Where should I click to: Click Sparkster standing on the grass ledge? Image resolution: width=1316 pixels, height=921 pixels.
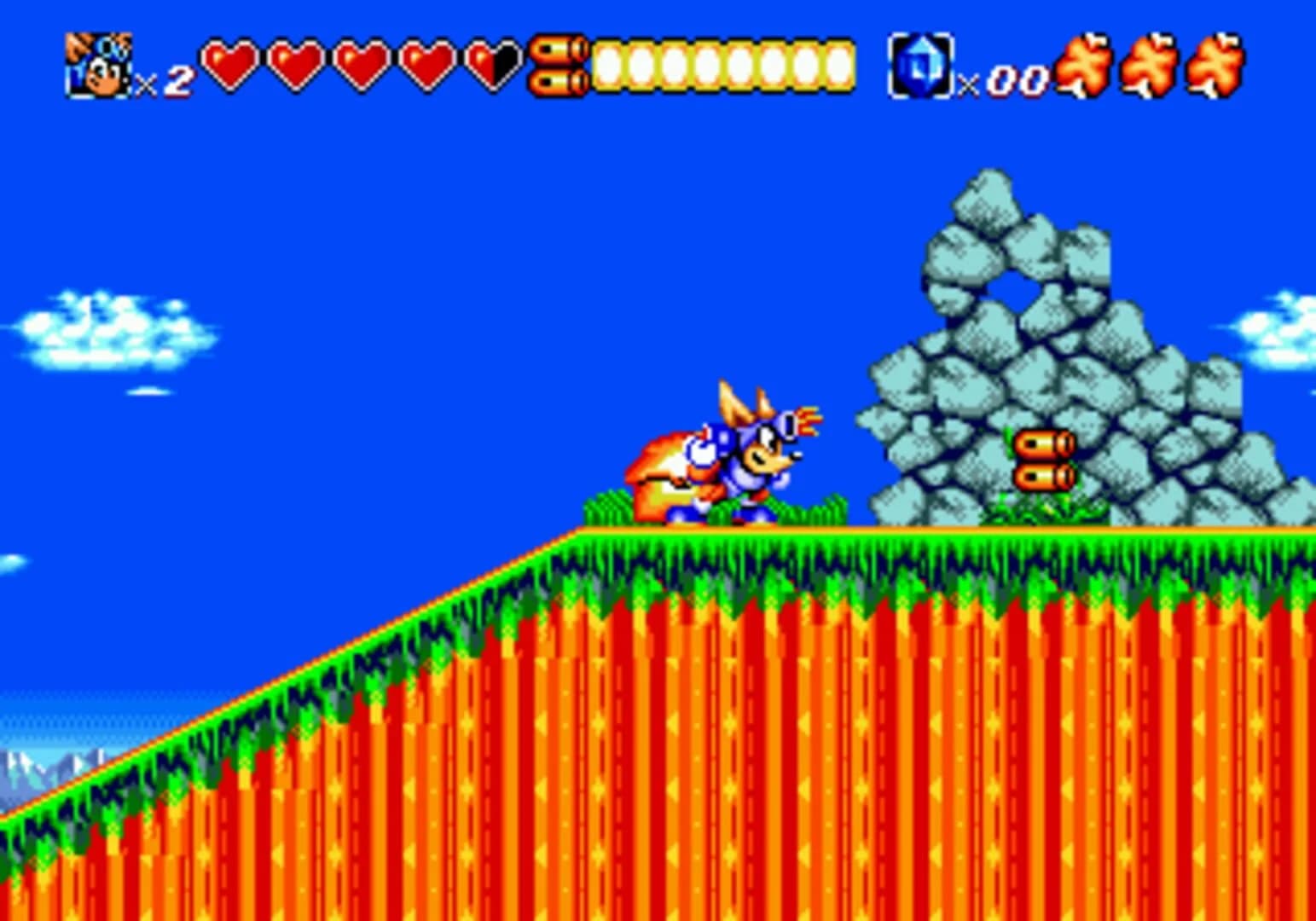pos(733,460)
